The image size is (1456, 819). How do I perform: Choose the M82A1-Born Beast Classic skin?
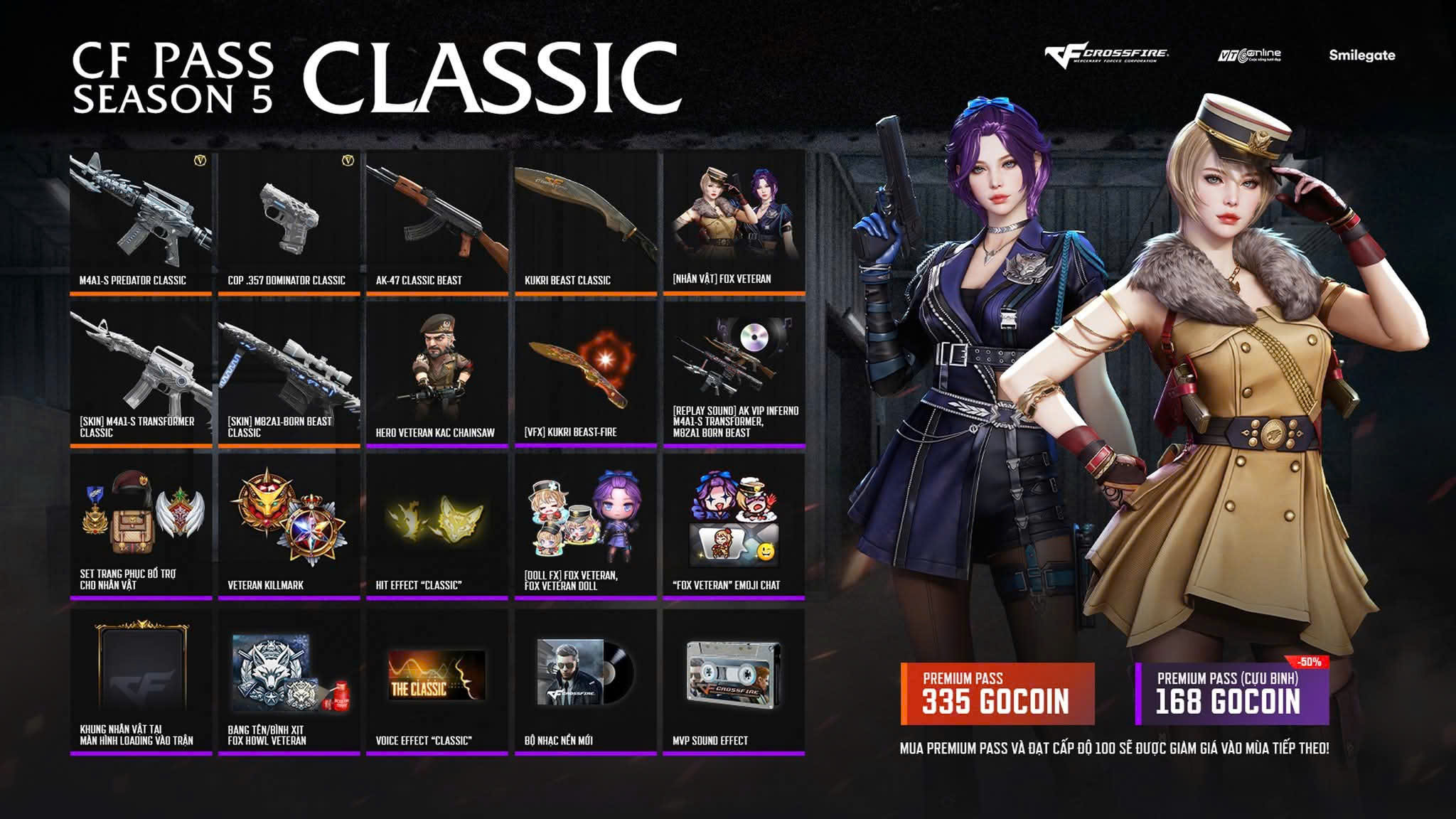coord(289,374)
